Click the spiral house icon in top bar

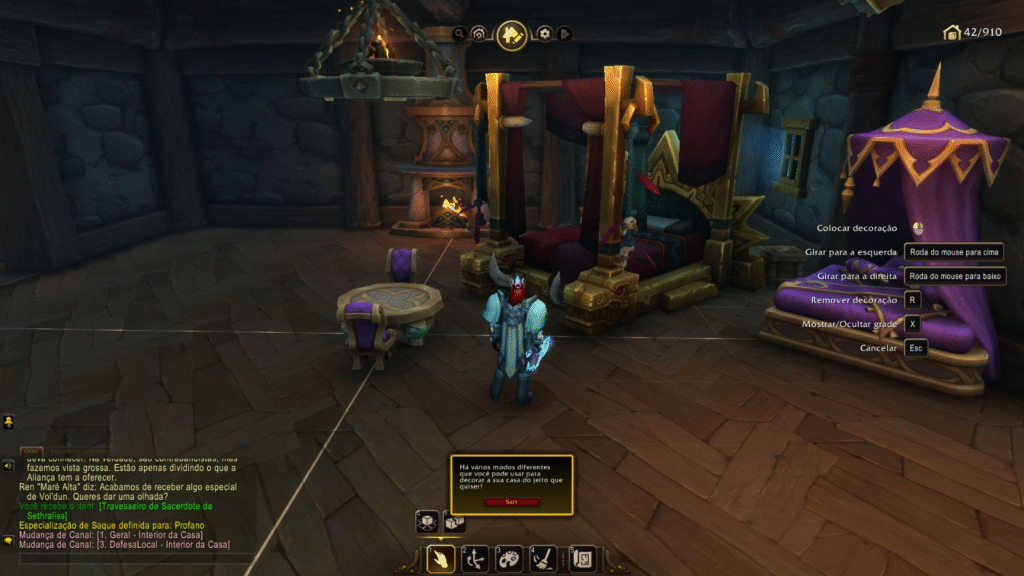pos(480,34)
